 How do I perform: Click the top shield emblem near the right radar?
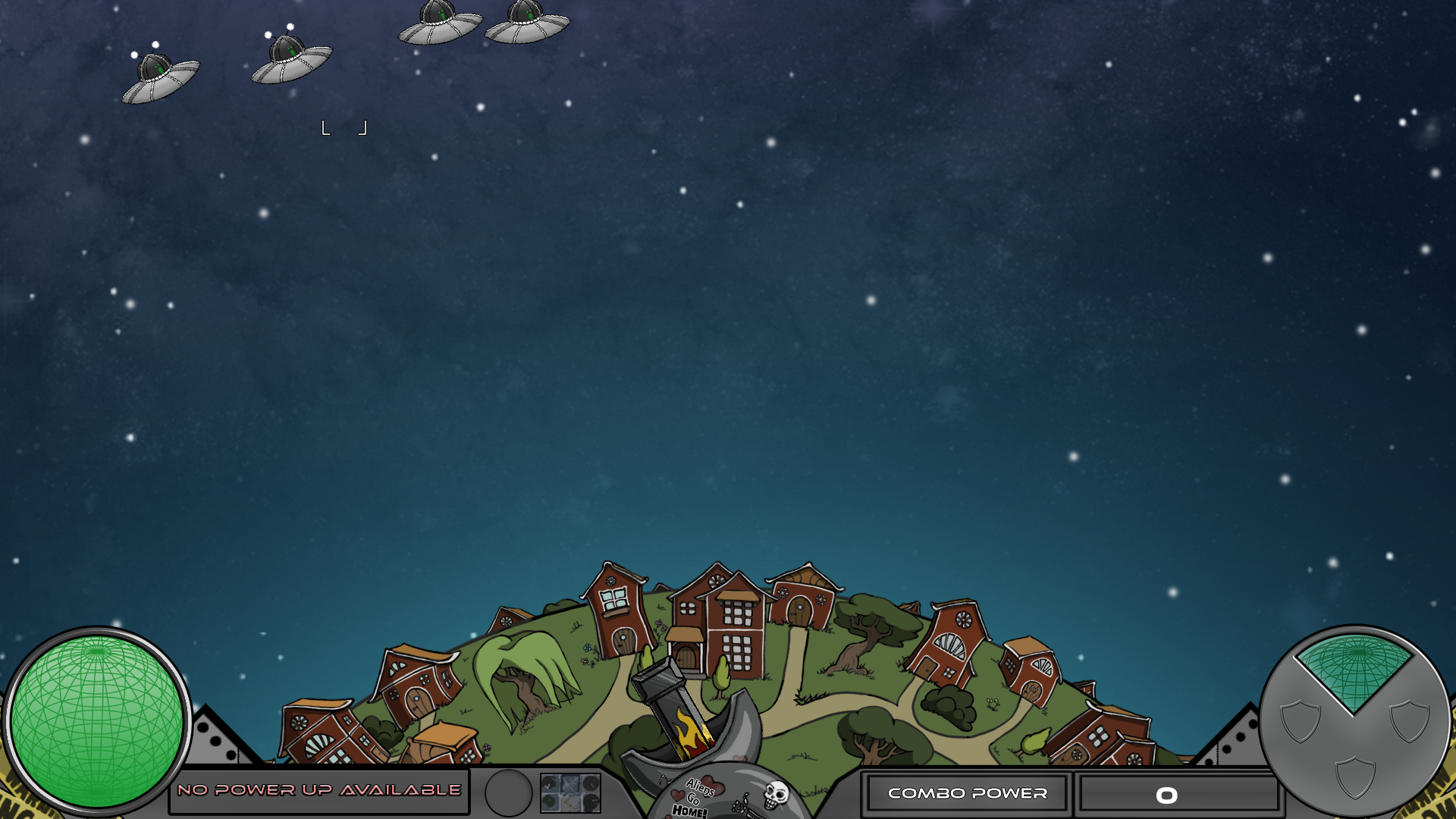pyautogui.click(x=1409, y=721)
